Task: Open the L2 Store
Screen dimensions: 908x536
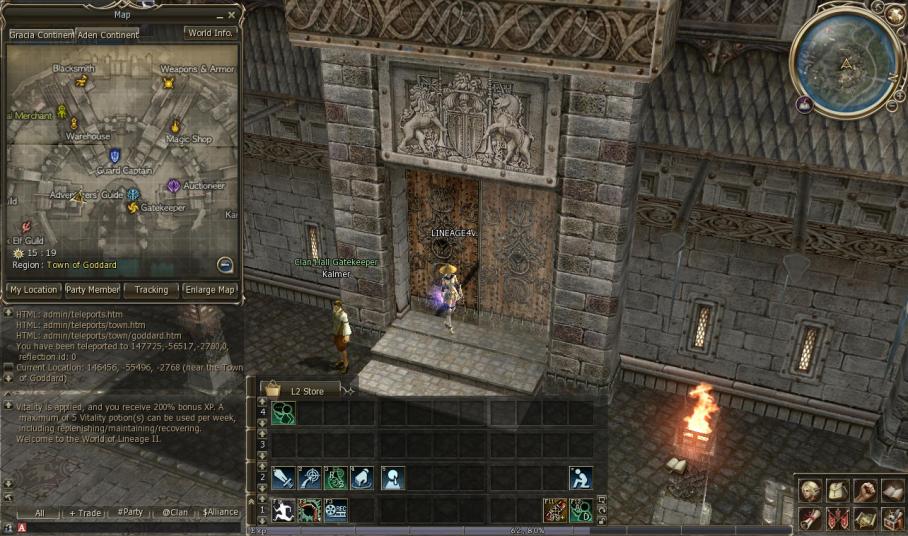Action: [x=300, y=390]
